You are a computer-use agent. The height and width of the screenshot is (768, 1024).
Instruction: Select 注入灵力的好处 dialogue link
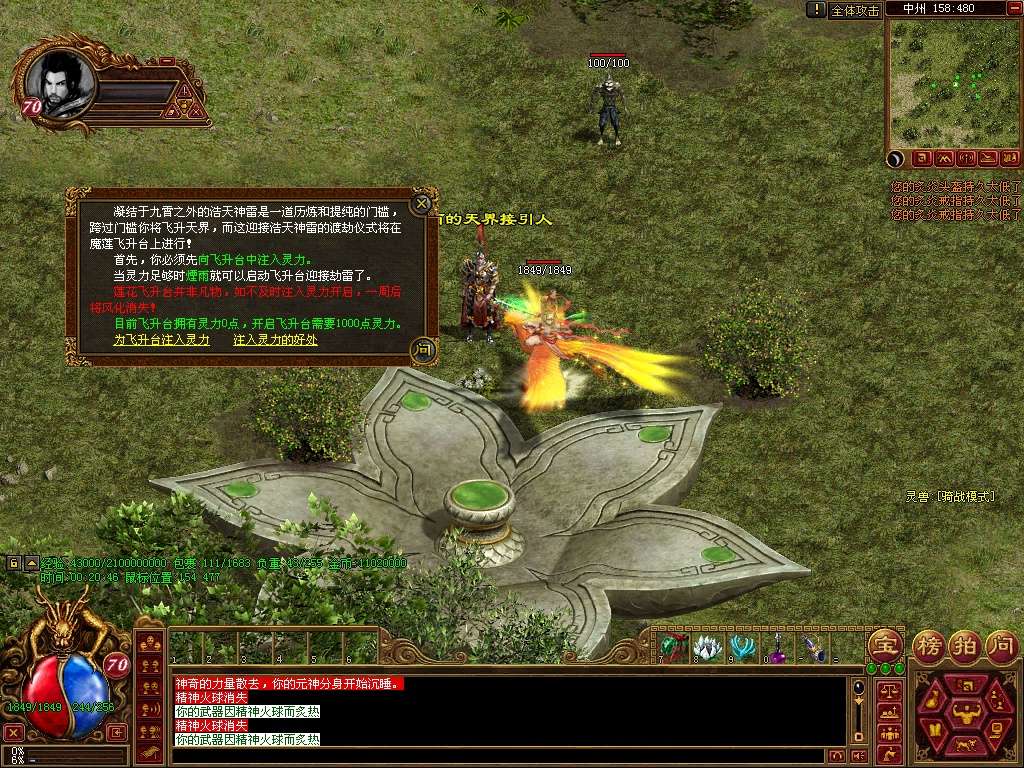[x=275, y=340]
